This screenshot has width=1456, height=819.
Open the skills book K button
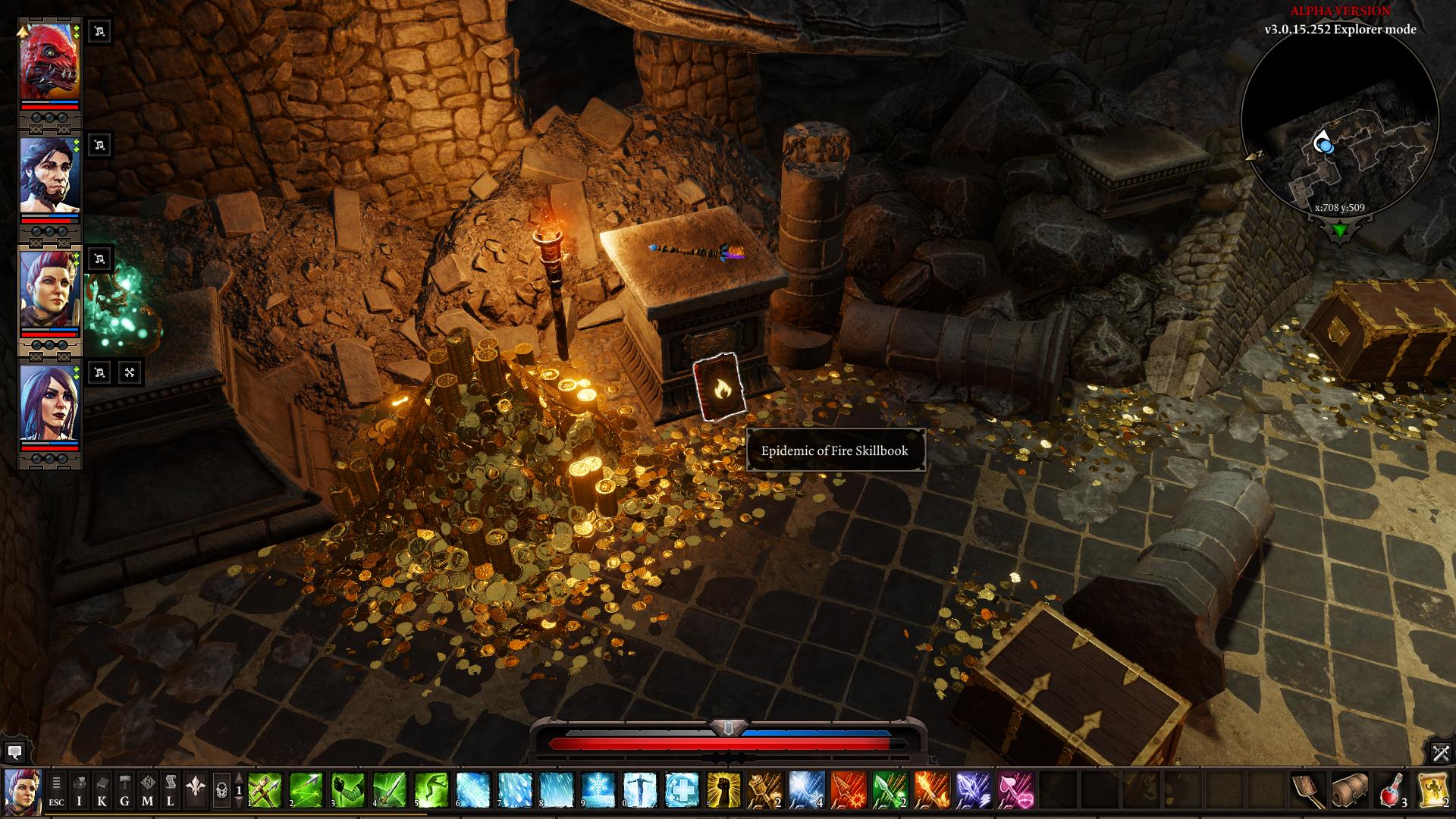click(102, 789)
